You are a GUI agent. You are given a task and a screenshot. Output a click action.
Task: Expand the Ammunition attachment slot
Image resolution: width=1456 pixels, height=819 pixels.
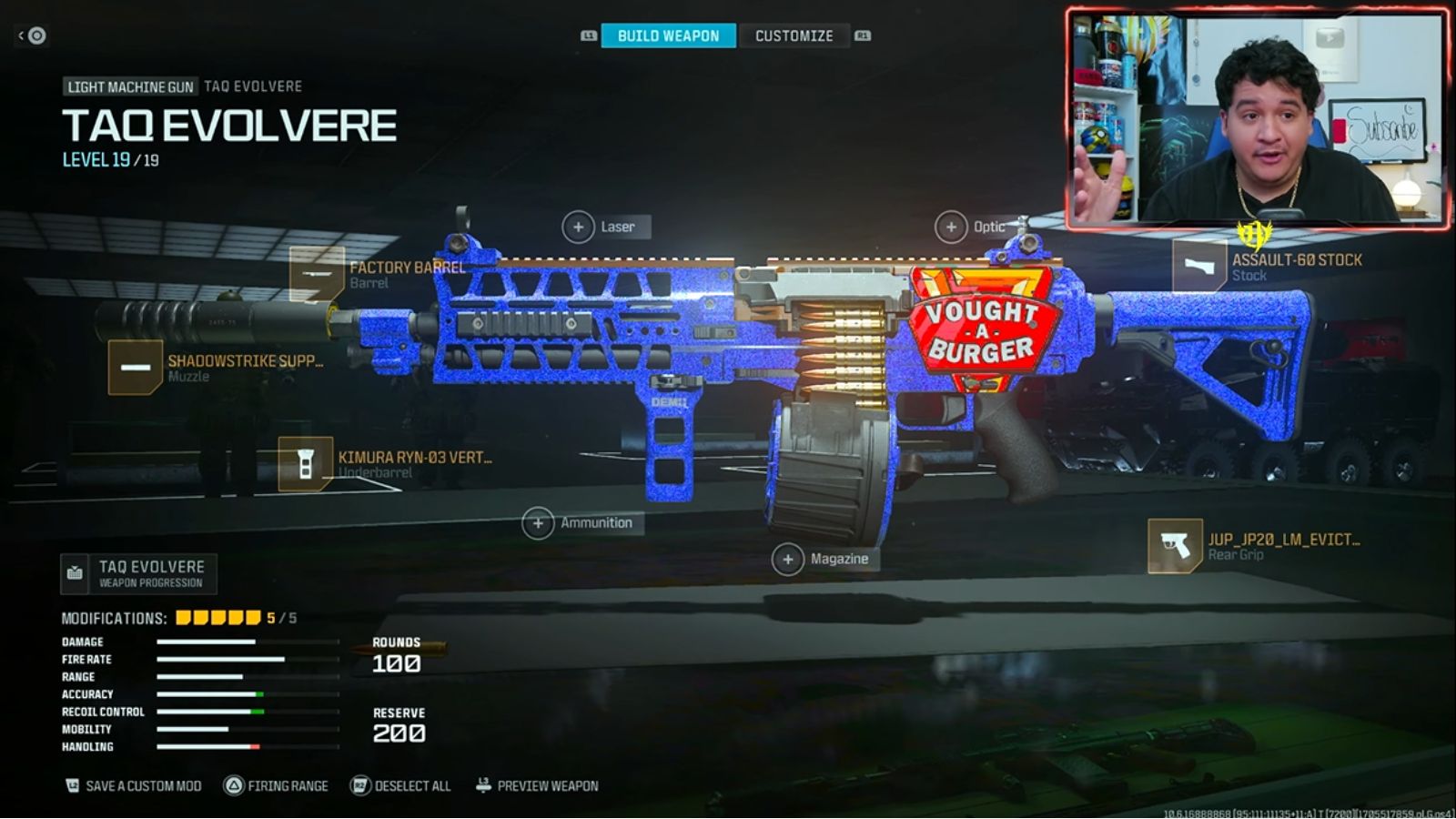coord(540,523)
